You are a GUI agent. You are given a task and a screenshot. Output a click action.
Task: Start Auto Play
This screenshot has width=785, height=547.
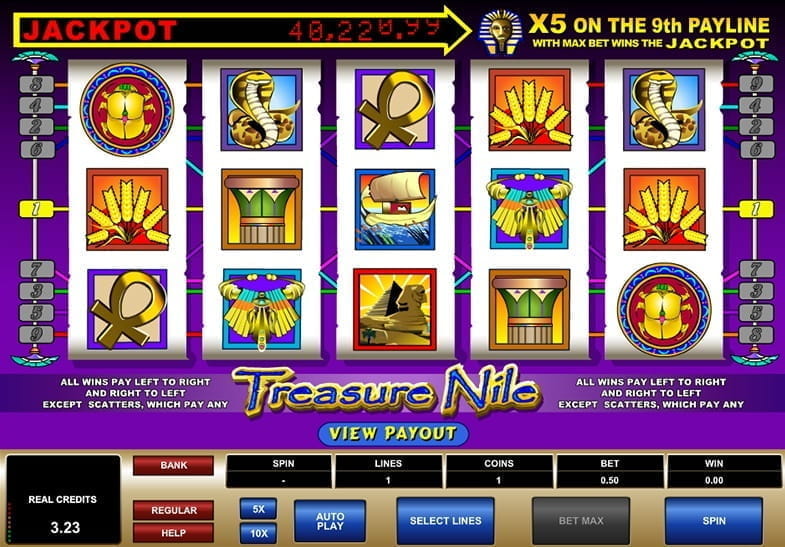coord(330,521)
